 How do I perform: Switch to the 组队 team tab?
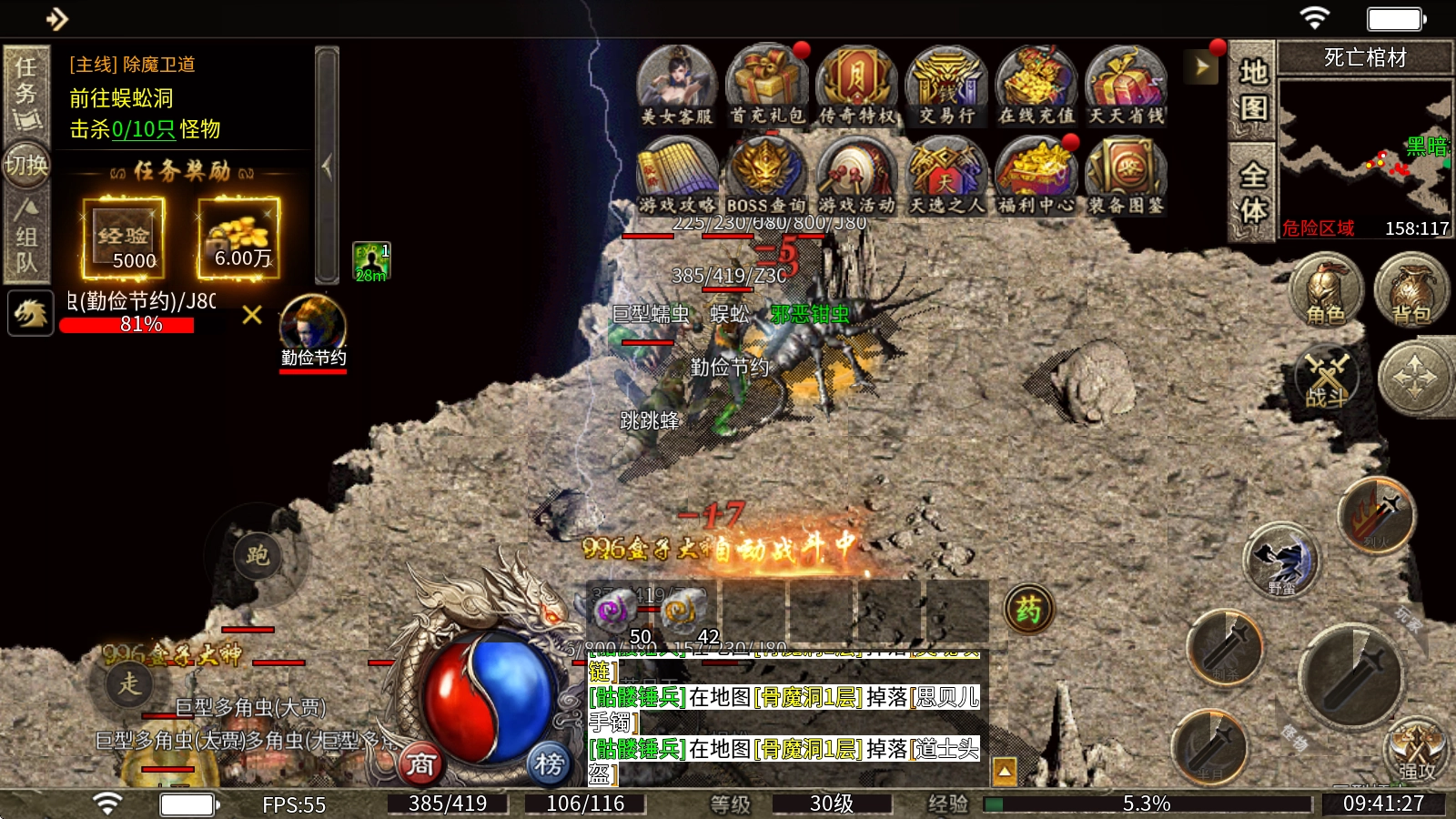(x=26, y=237)
